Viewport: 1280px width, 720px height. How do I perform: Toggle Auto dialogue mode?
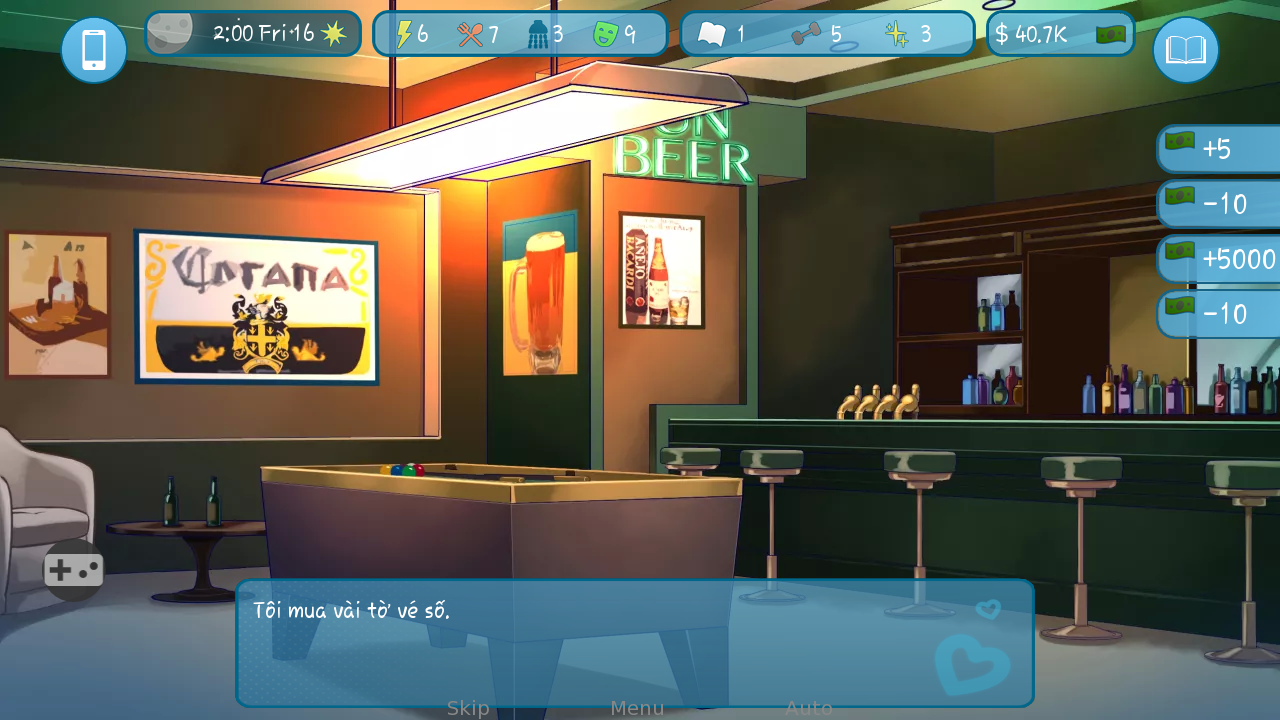[x=808, y=708]
